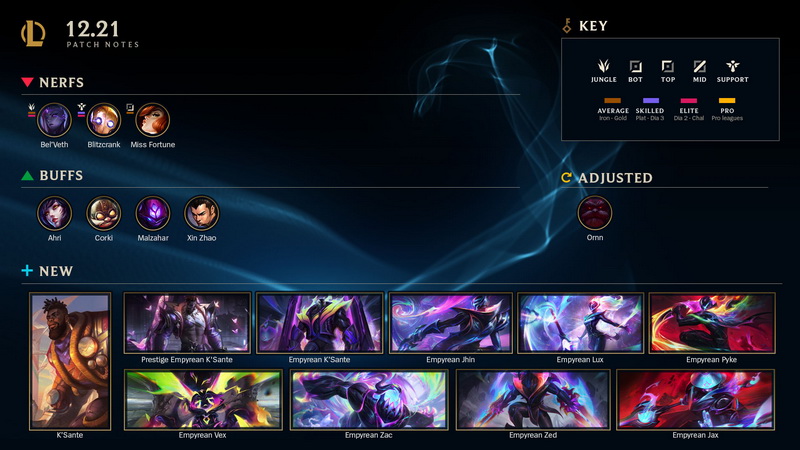
Task: Choose the Malzahar portrait
Action: [x=152, y=212]
